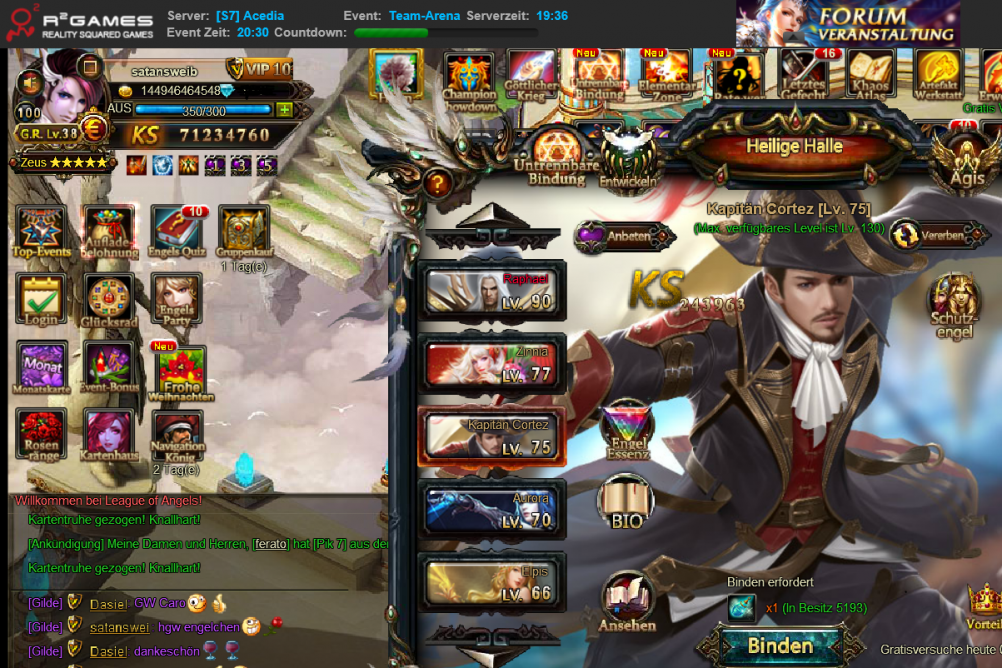This screenshot has height=668, width=1002.
Task: Switch to the Entwickeln tab
Action: pos(628,160)
